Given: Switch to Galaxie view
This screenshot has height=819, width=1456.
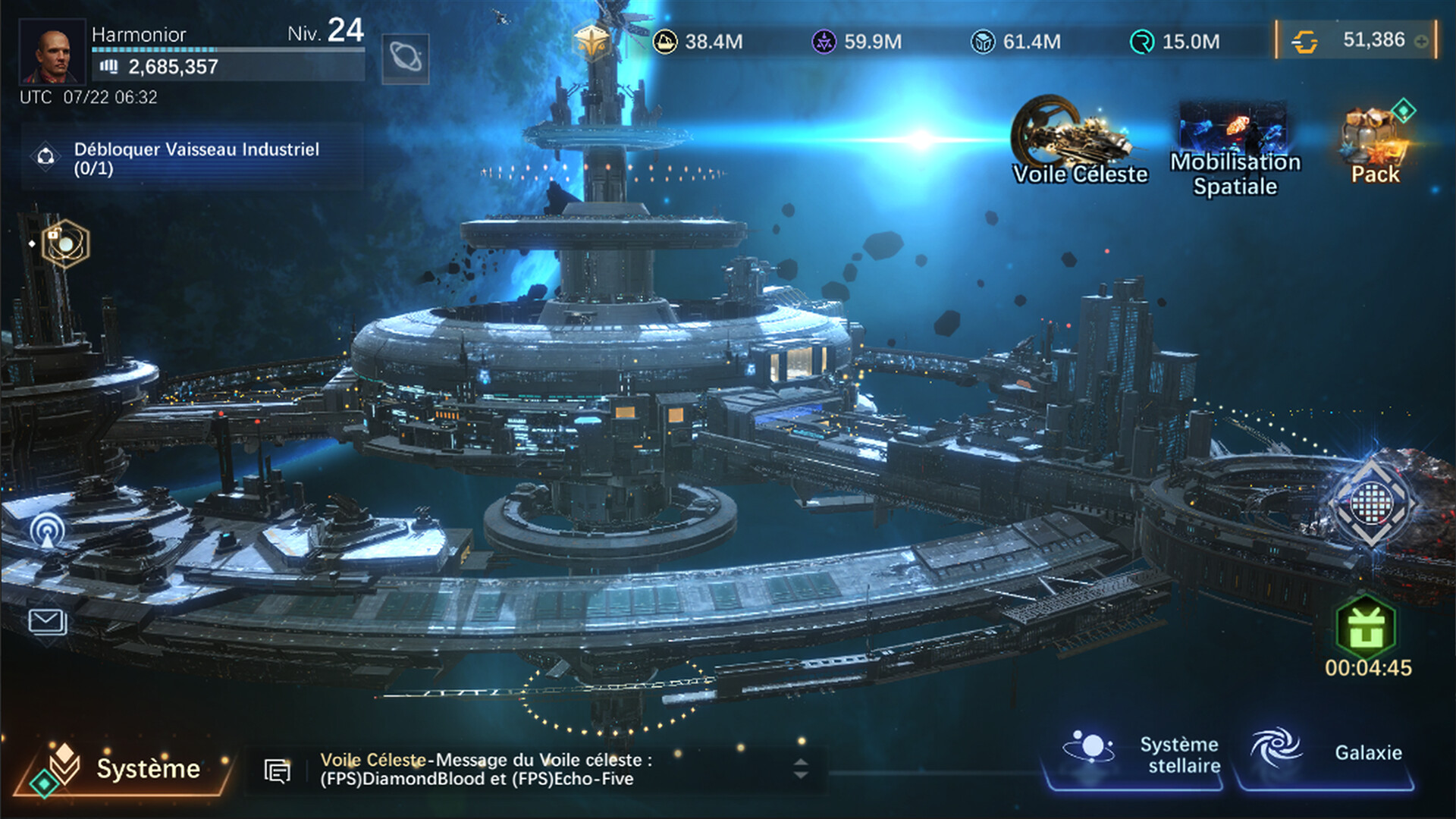Looking at the screenshot, I should coord(1326,753).
